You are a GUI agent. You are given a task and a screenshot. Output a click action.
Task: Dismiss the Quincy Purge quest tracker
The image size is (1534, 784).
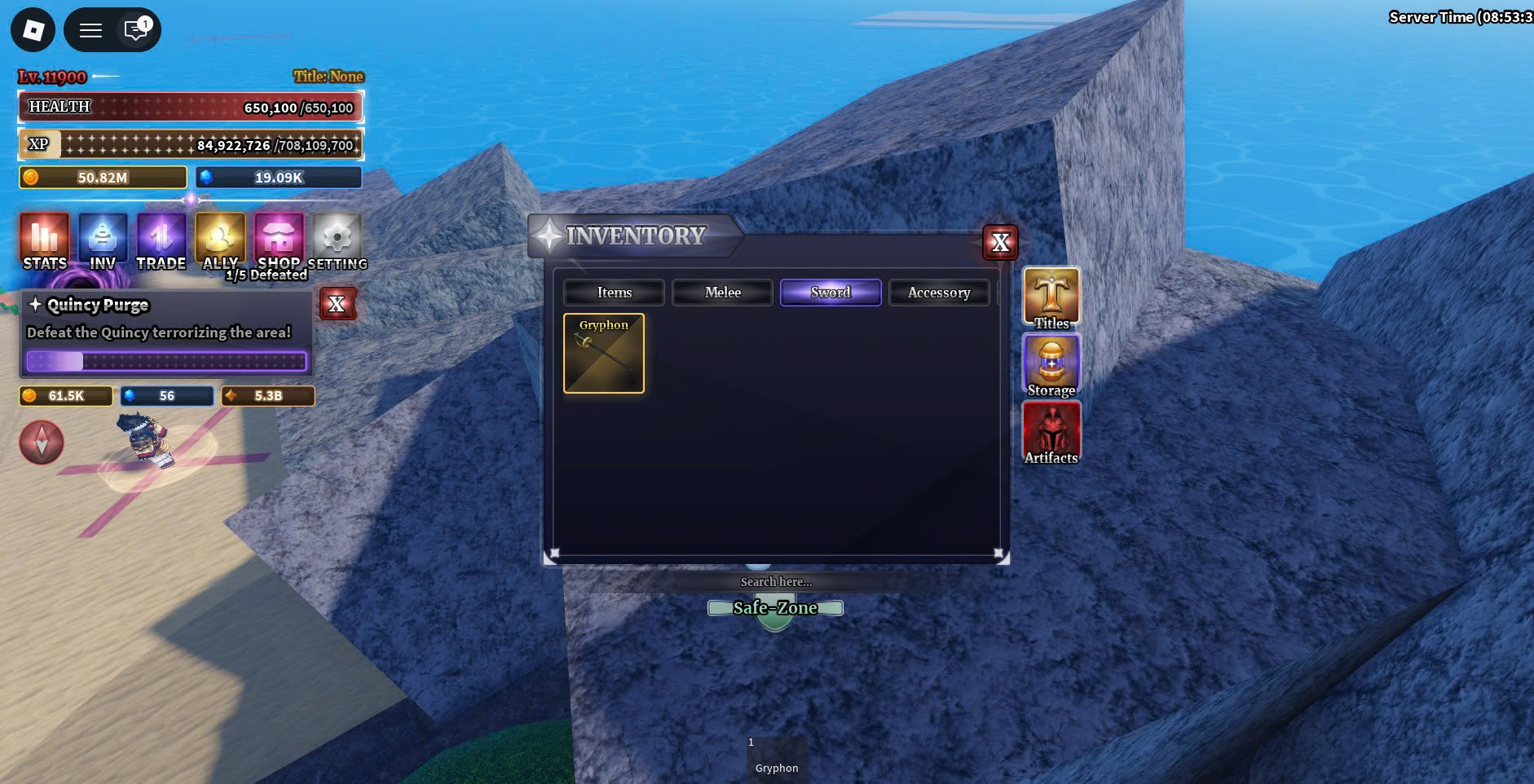point(337,305)
